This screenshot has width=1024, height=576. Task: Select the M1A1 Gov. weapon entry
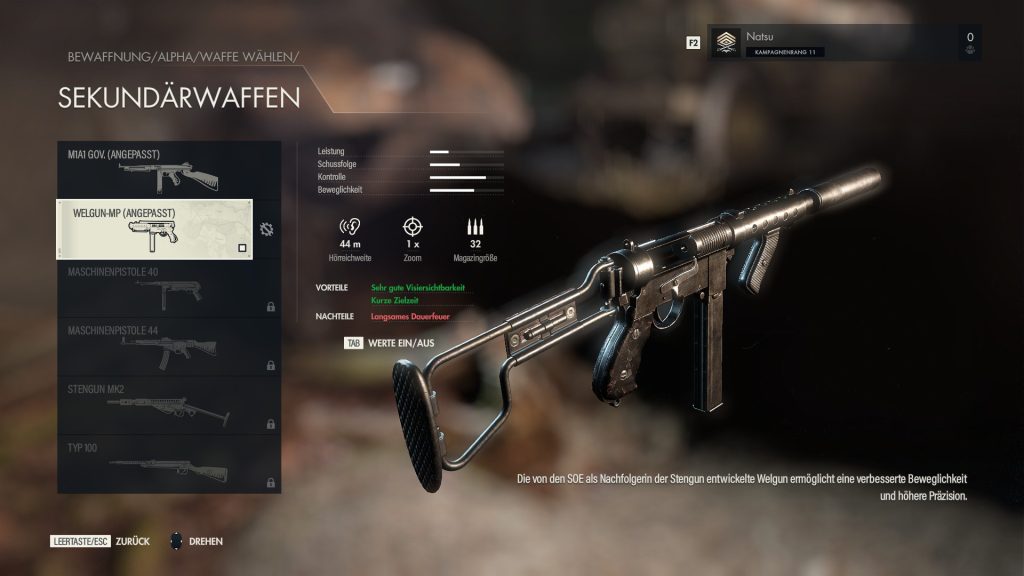point(155,170)
